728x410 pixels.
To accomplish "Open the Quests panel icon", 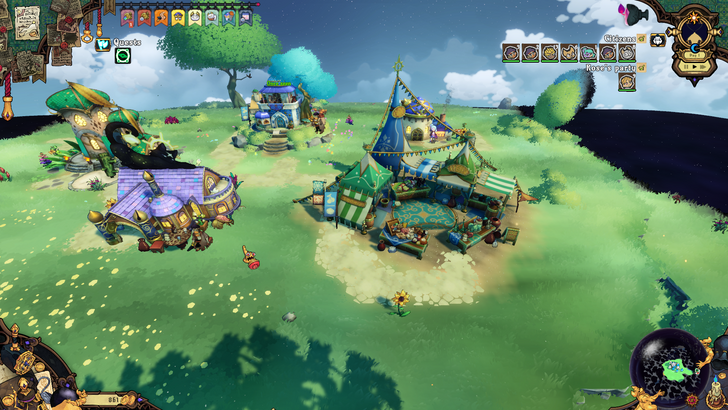I will [103, 43].
